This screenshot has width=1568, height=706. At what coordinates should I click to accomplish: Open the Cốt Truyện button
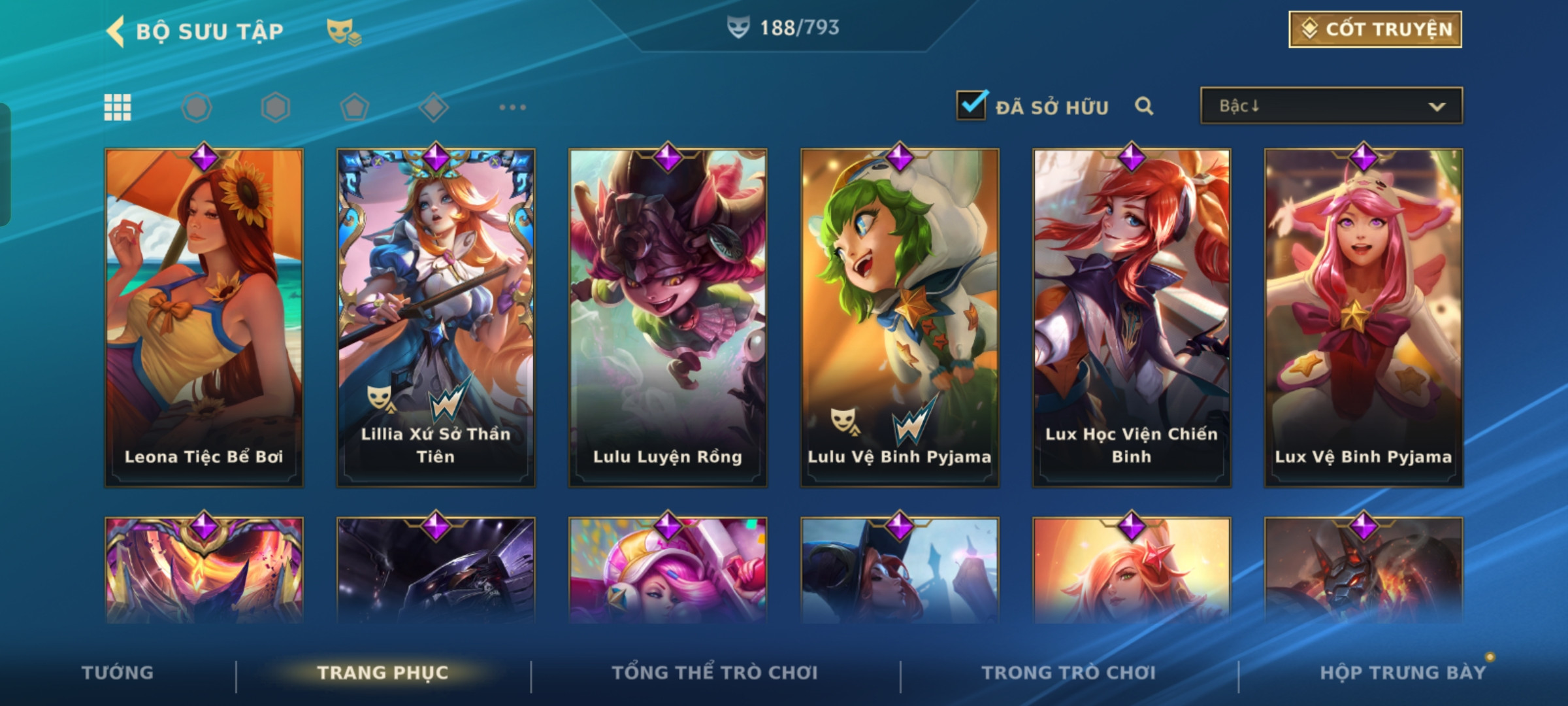click(x=1375, y=29)
